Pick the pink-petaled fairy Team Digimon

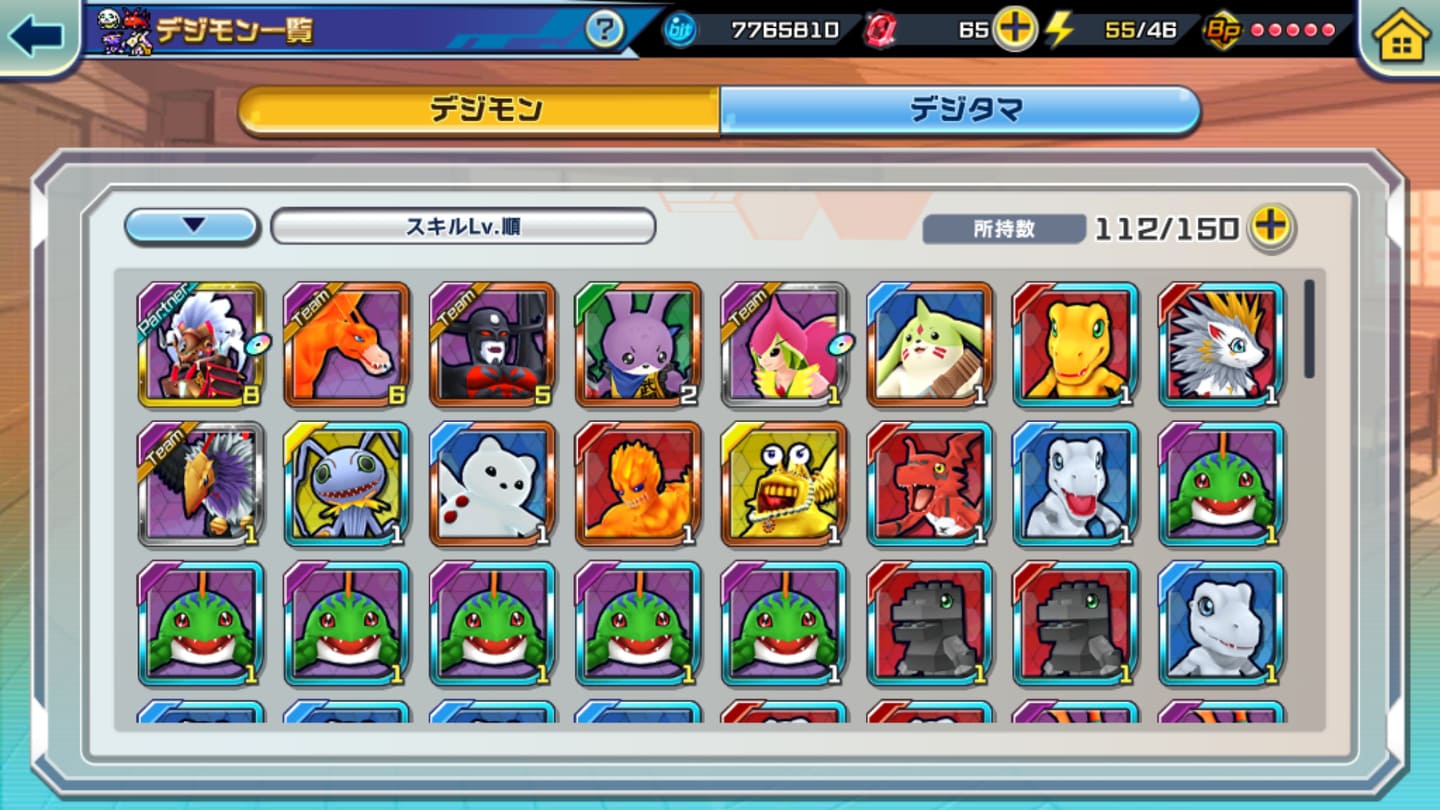pos(784,344)
